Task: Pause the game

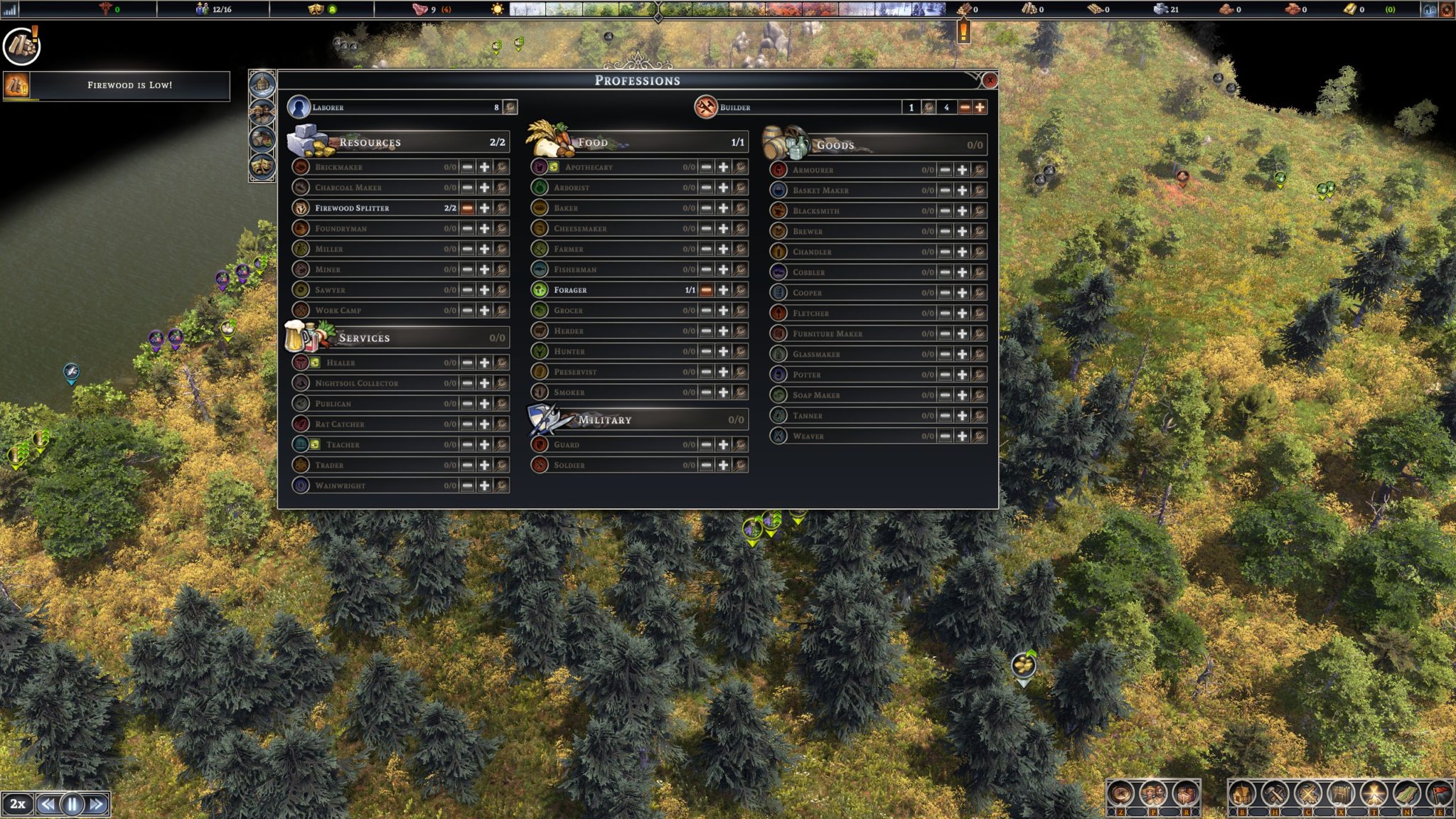Action: pos(72,804)
